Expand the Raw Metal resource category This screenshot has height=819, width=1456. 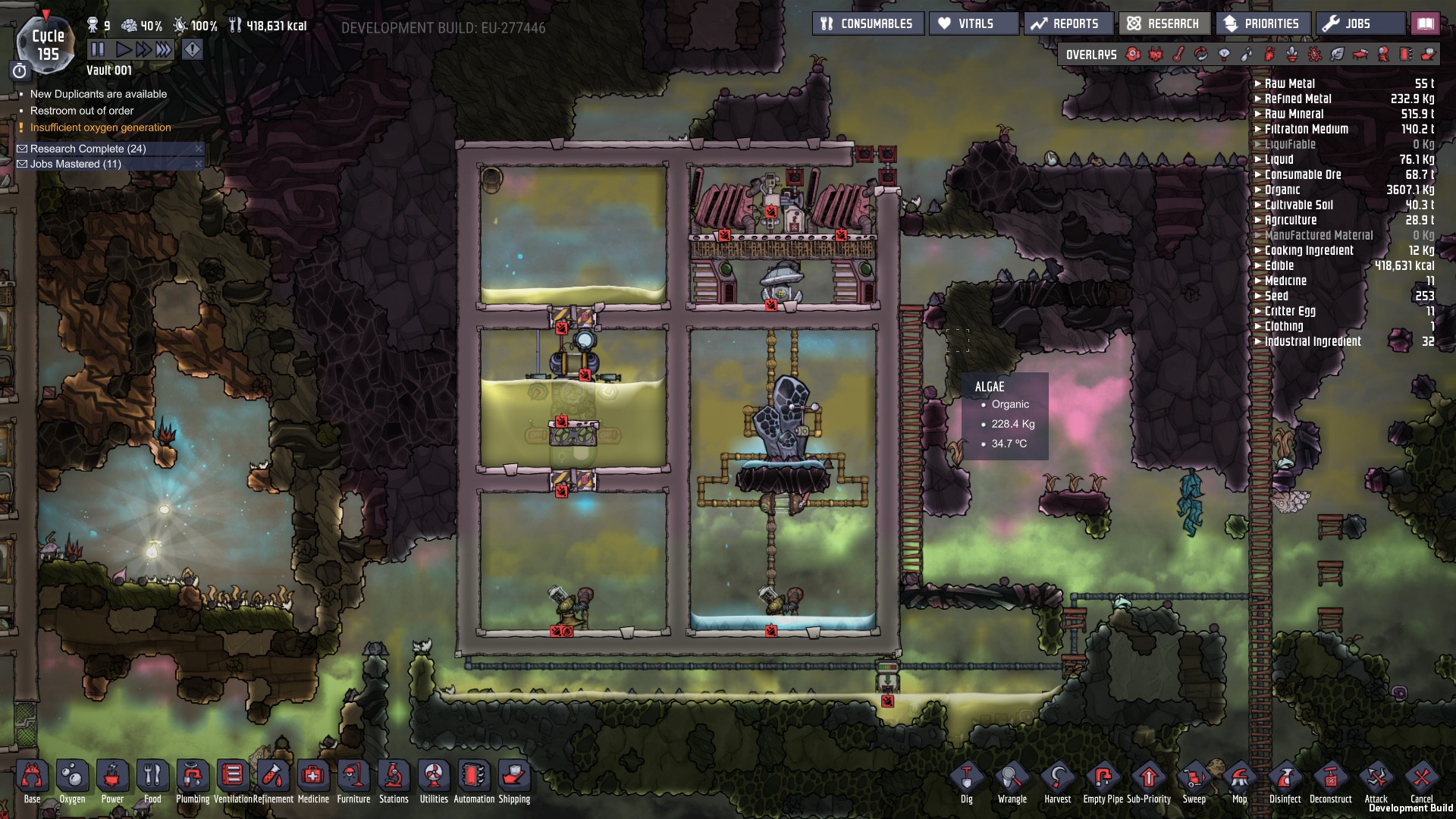click(x=1289, y=83)
